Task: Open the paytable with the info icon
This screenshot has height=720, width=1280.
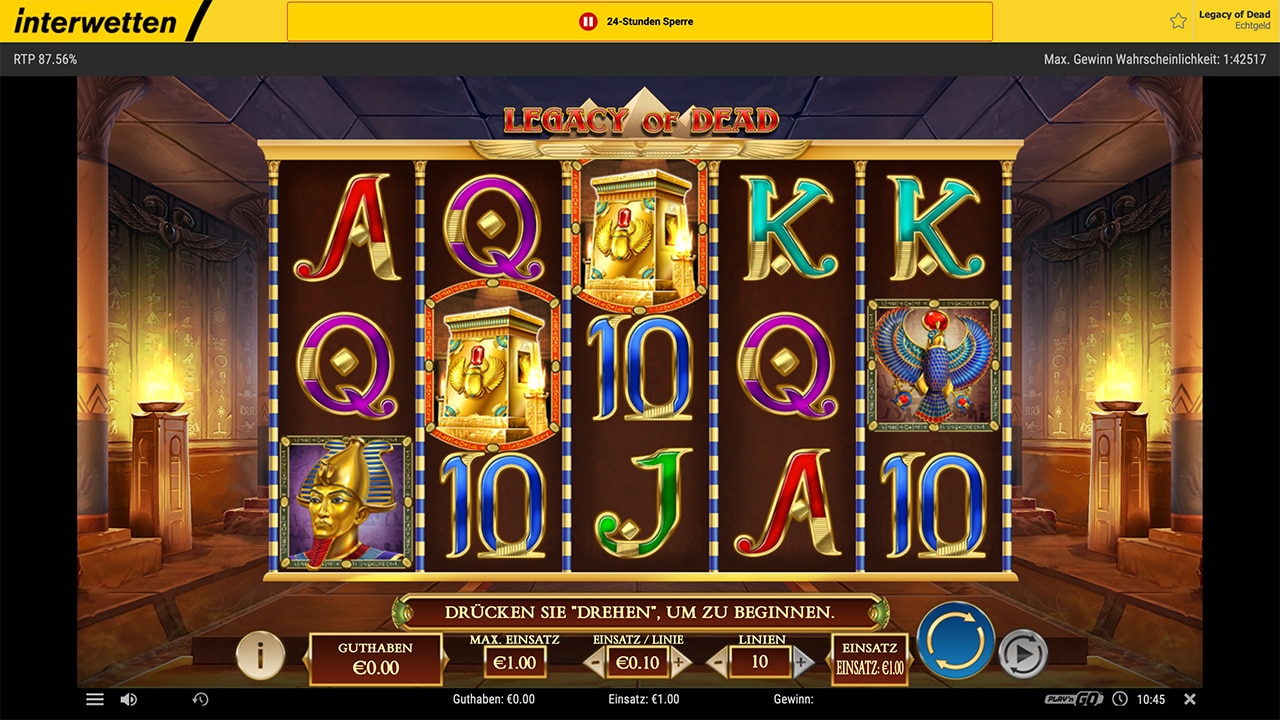Action: pyautogui.click(x=260, y=656)
